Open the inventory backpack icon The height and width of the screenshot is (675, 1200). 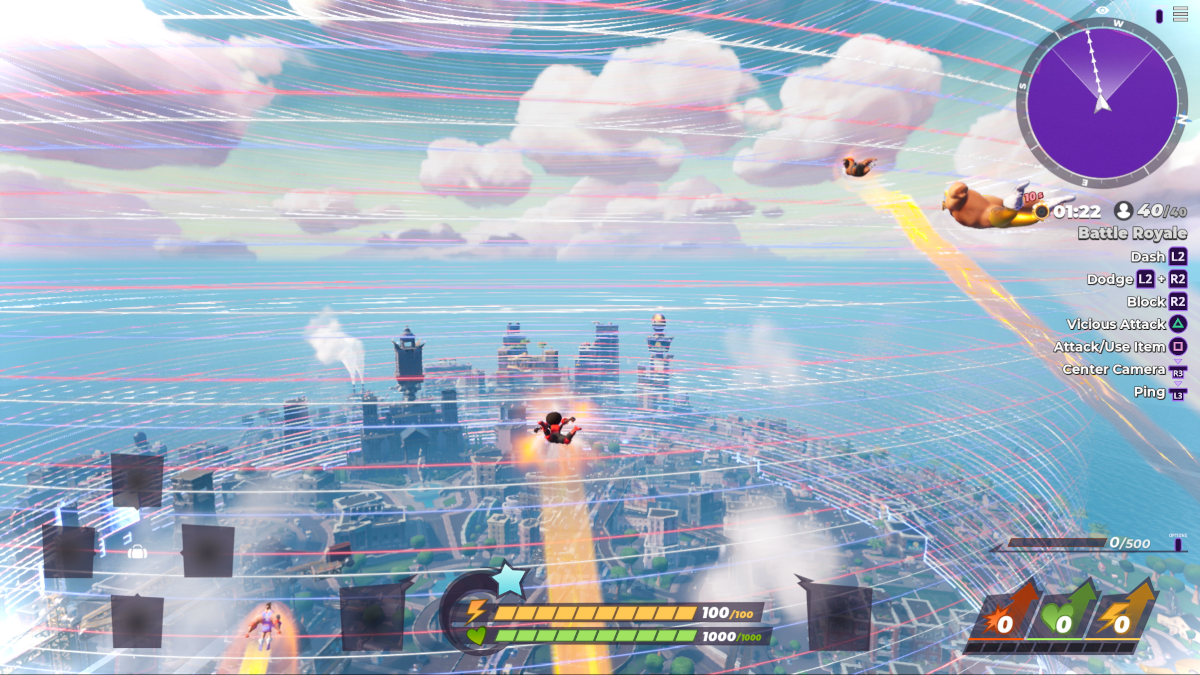[137, 551]
